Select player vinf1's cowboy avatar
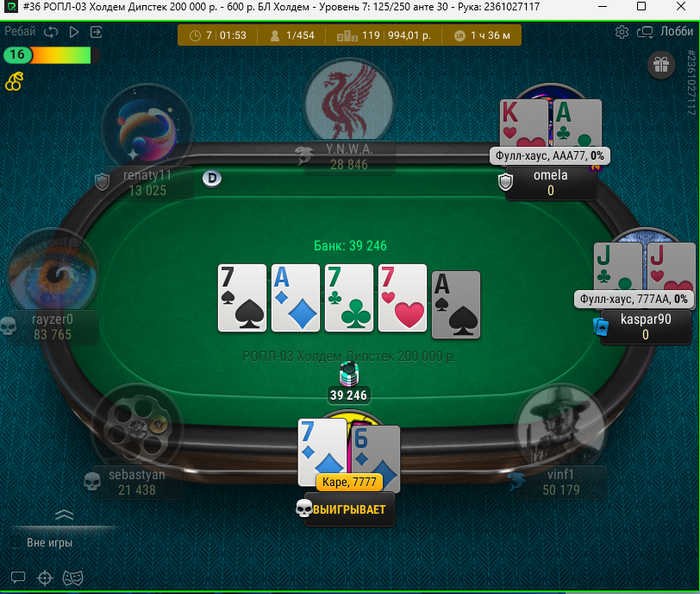 560,430
